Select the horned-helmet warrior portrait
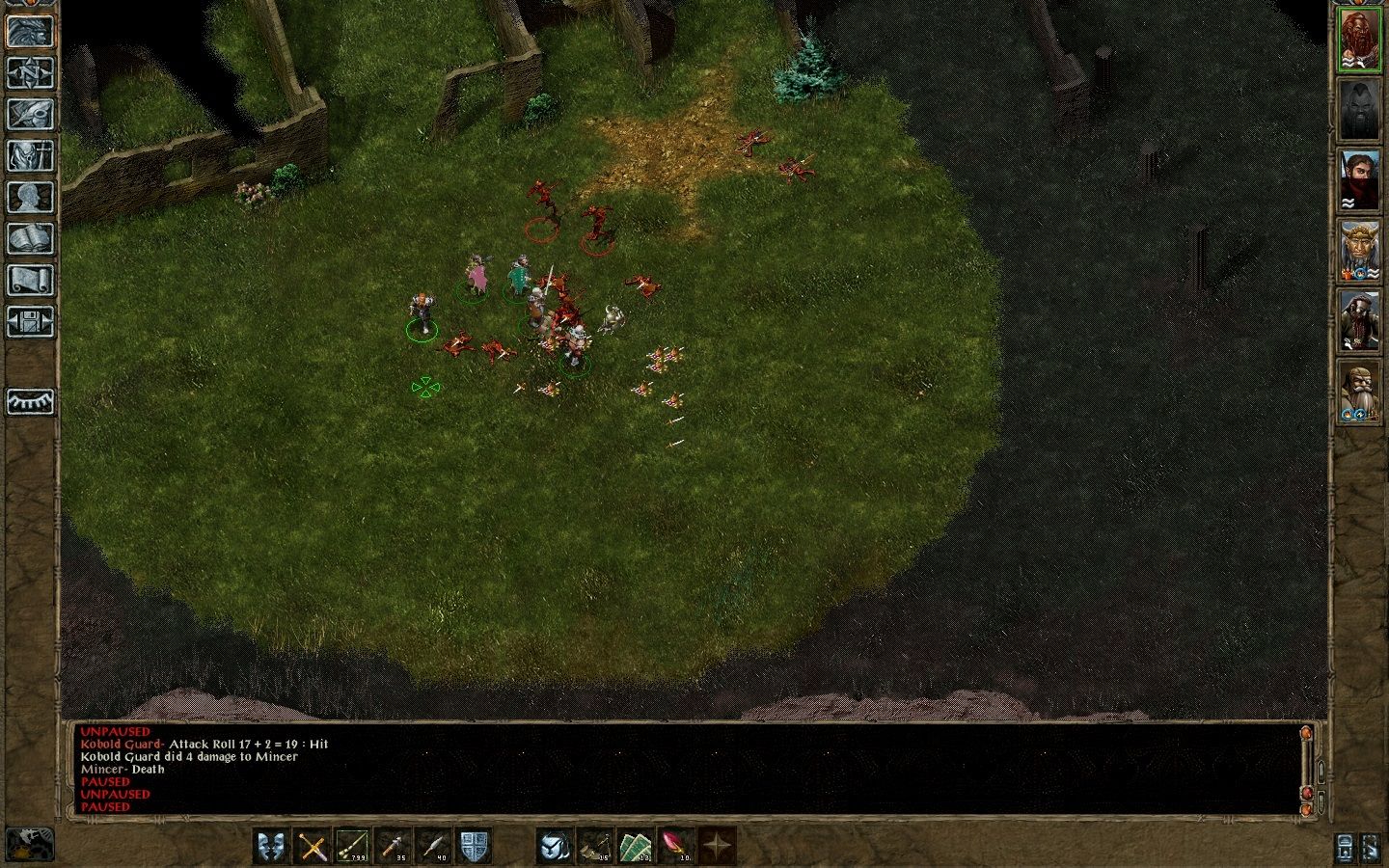 pos(1359,251)
